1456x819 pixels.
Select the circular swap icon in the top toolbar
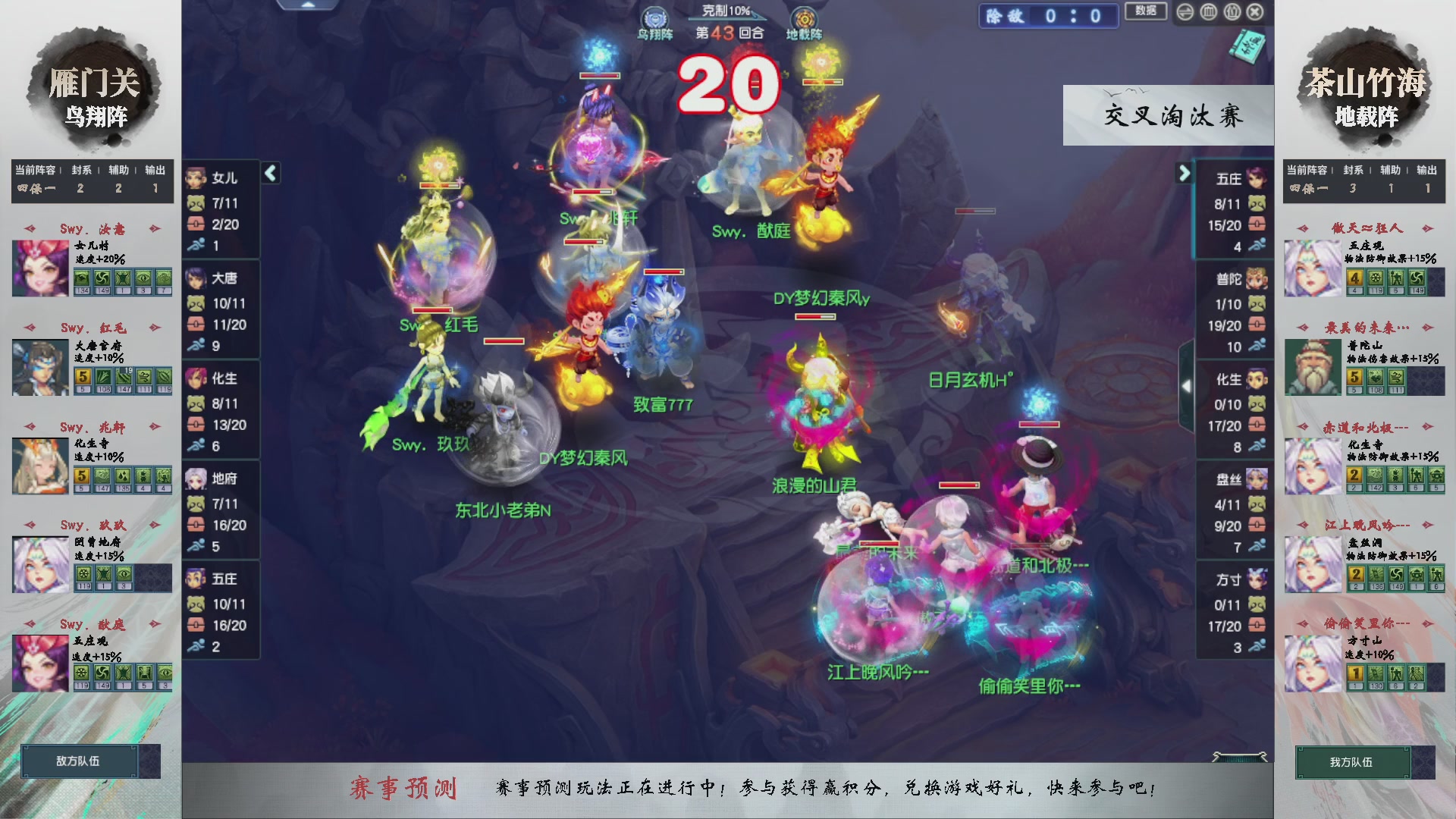click(1185, 12)
